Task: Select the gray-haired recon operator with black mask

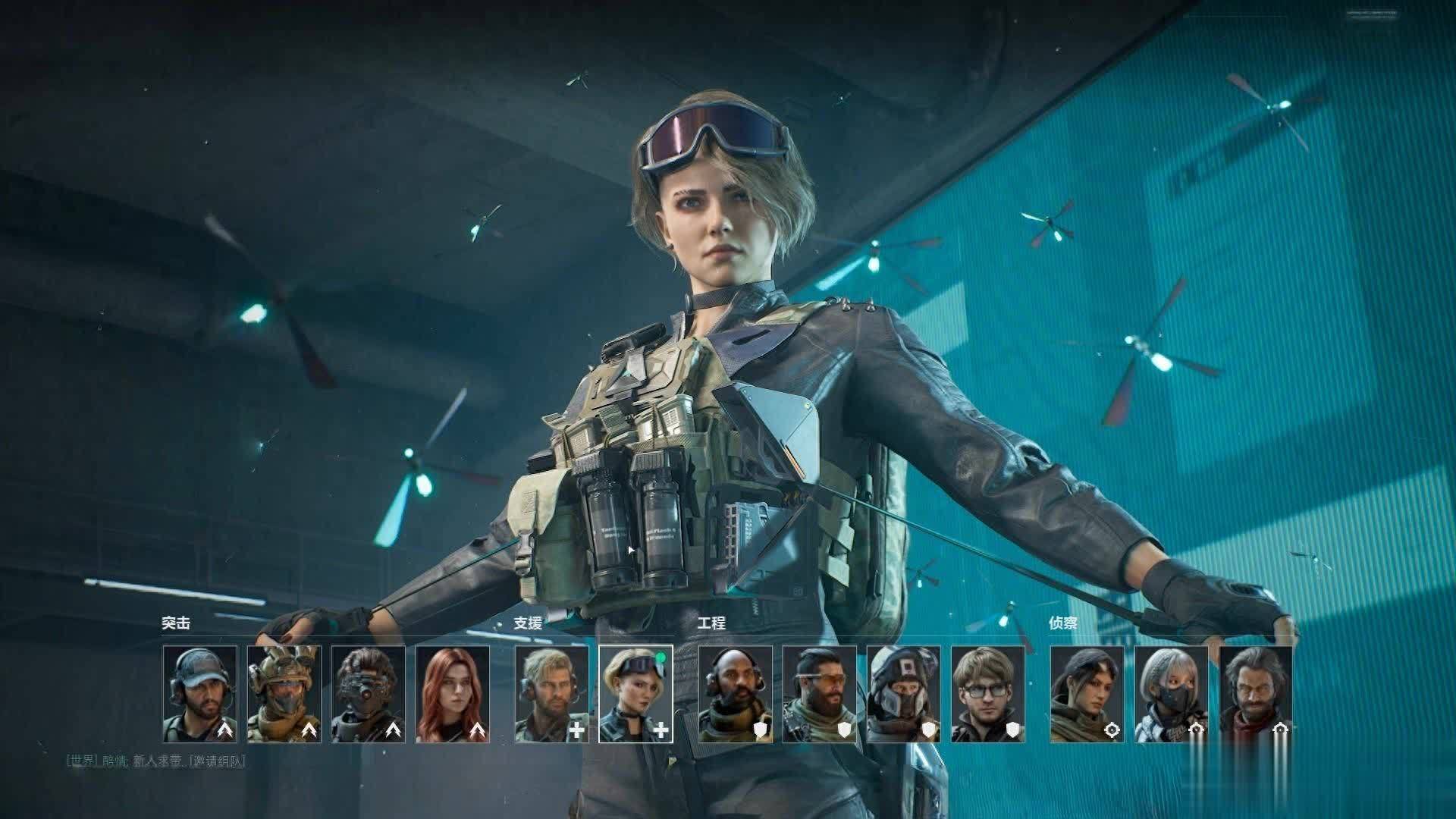Action: [1172, 694]
